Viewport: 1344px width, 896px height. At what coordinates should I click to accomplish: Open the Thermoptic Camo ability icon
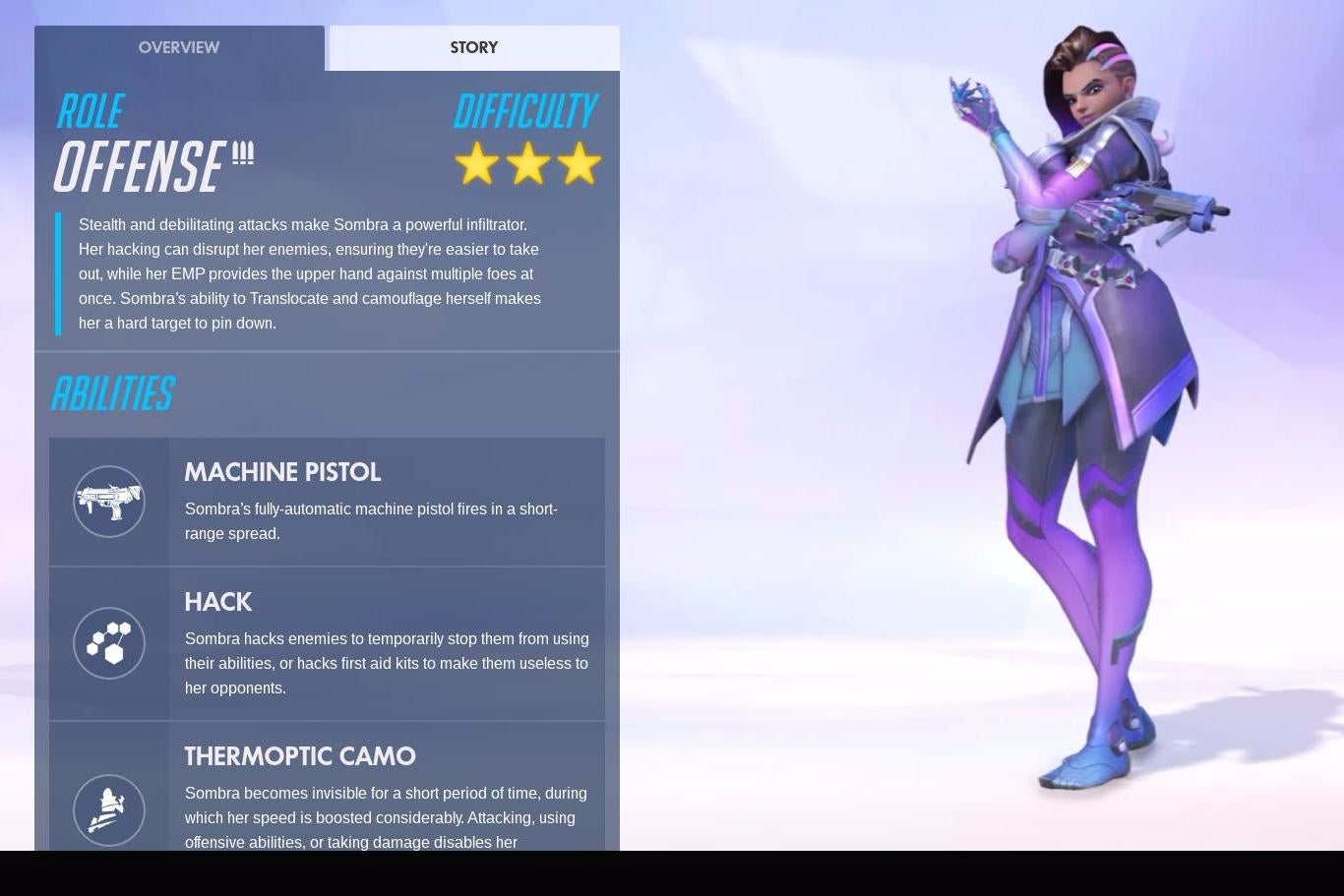[109, 809]
